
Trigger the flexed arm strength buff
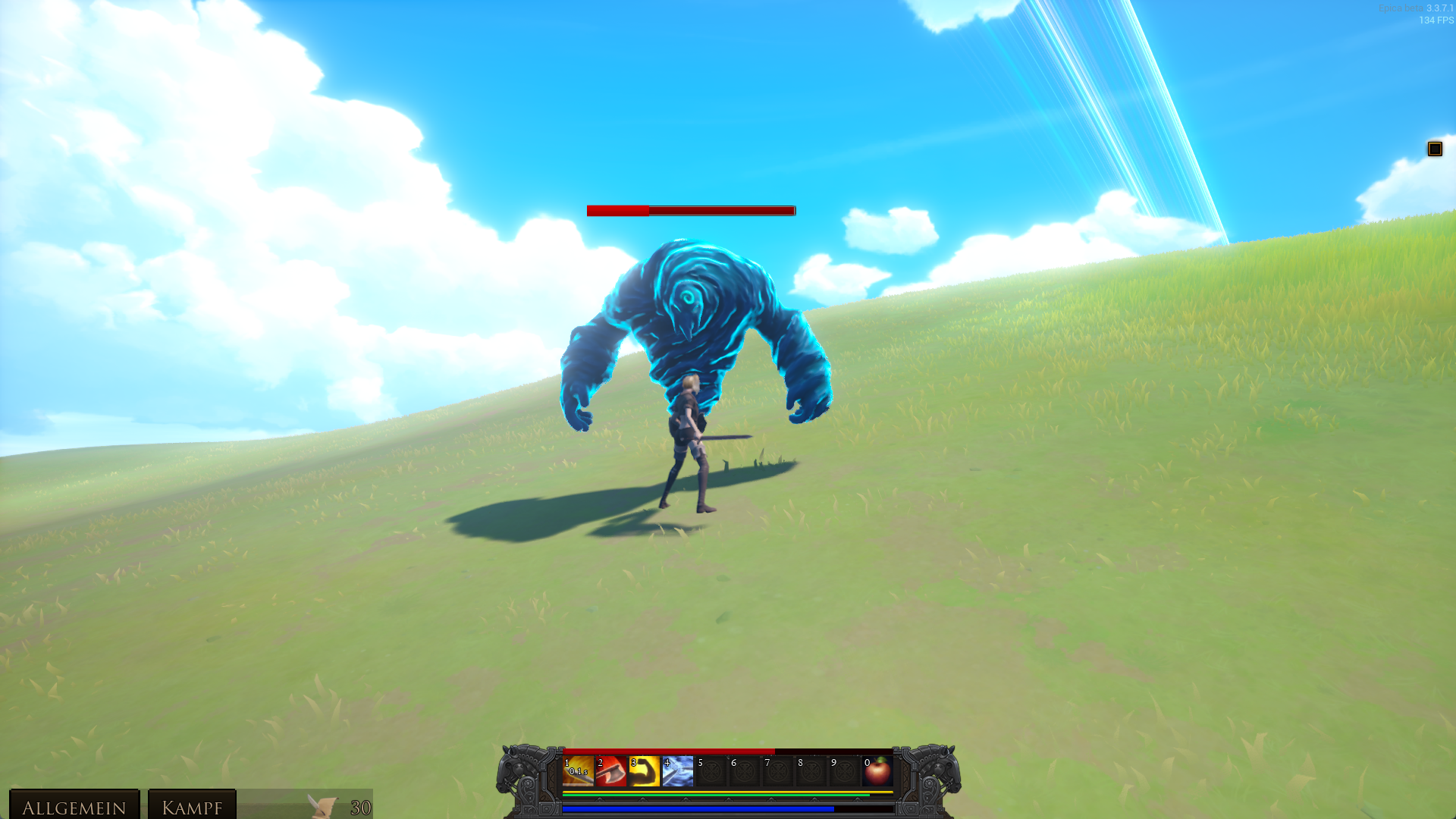coord(645,772)
